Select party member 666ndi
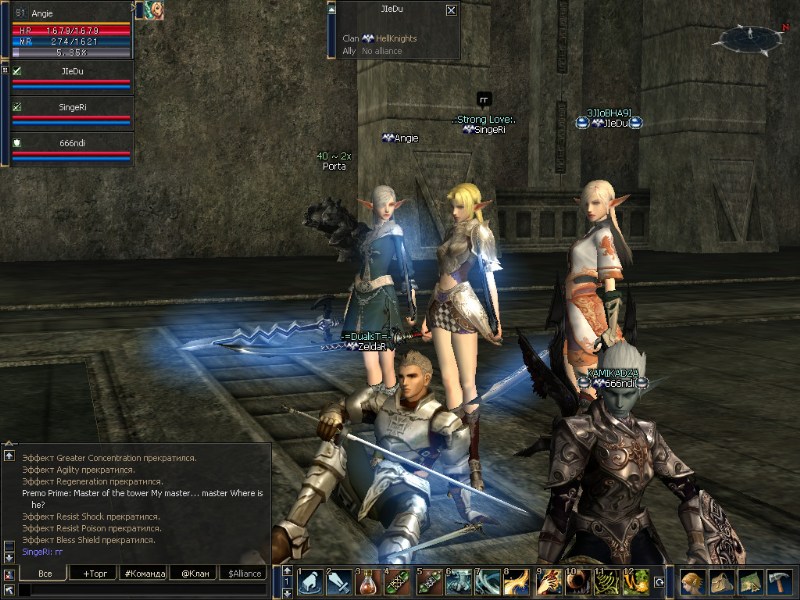 pyautogui.click(x=71, y=148)
